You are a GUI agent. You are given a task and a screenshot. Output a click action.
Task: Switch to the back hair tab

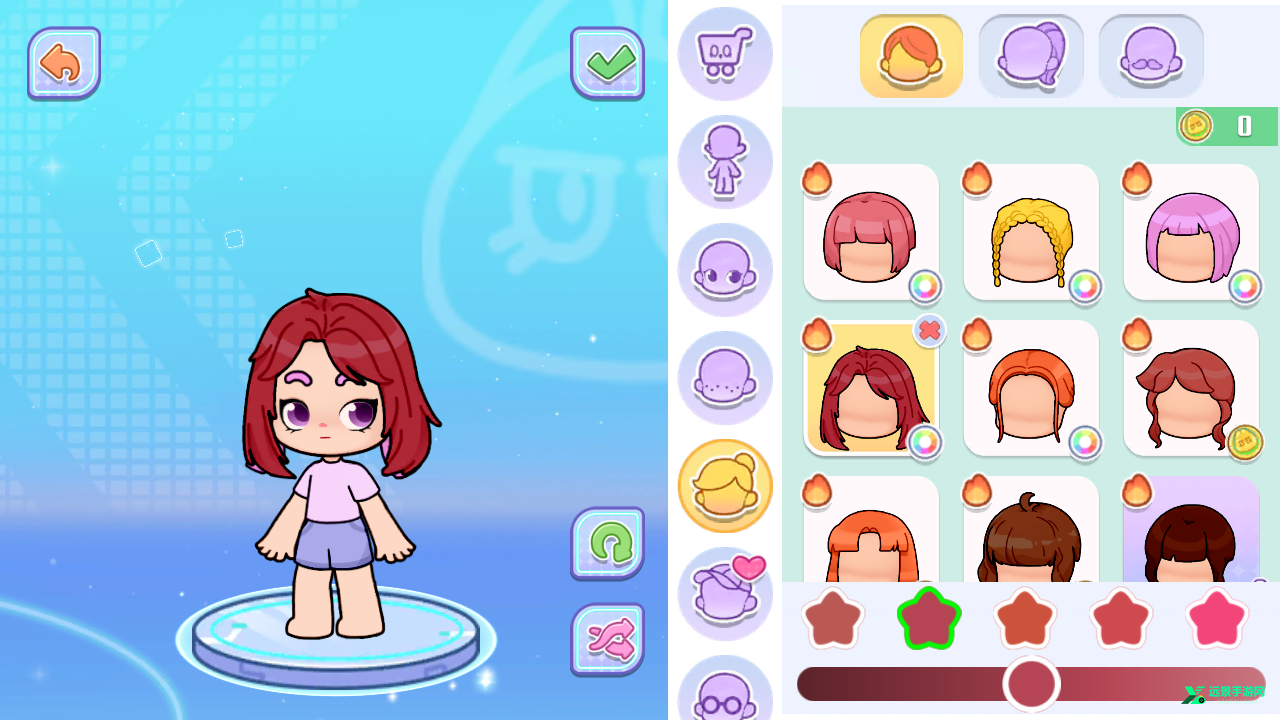(x=1031, y=57)
